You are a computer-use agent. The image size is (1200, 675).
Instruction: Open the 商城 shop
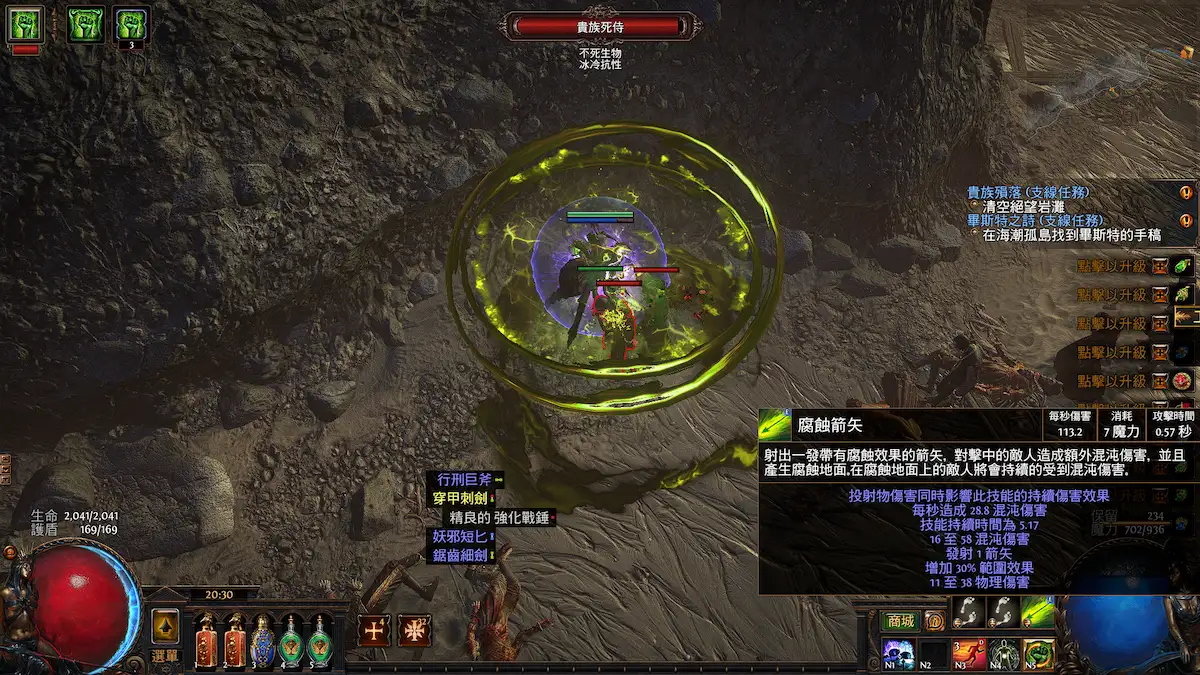coord(899,621)
